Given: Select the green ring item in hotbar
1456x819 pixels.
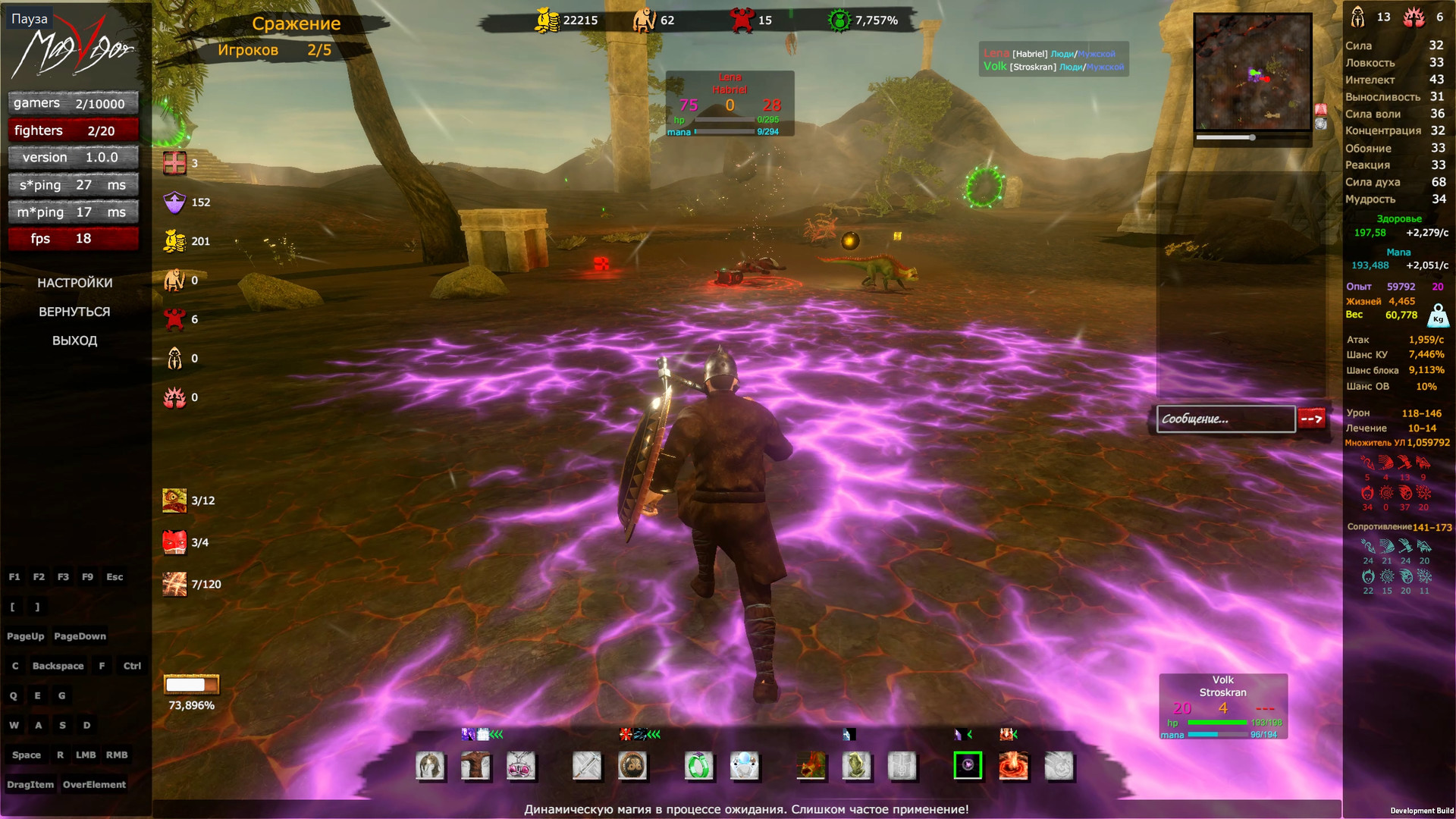Looking at the screenshot, I should tap(699, 767).
